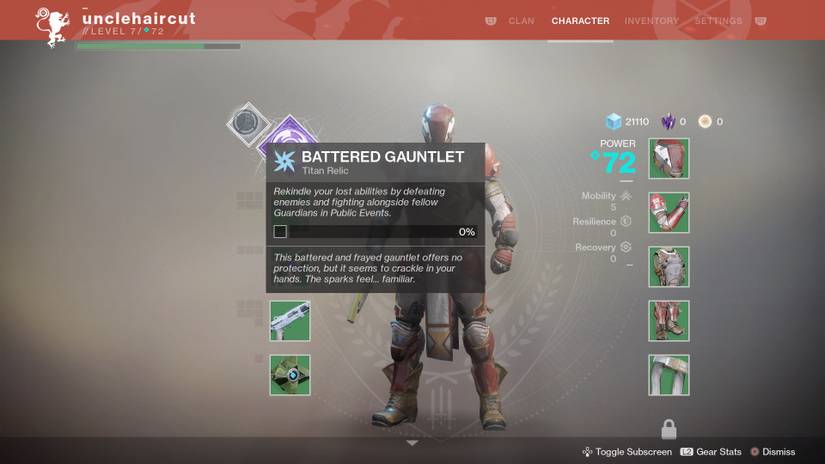Select the leg armor slot

[x=668, y=321]
